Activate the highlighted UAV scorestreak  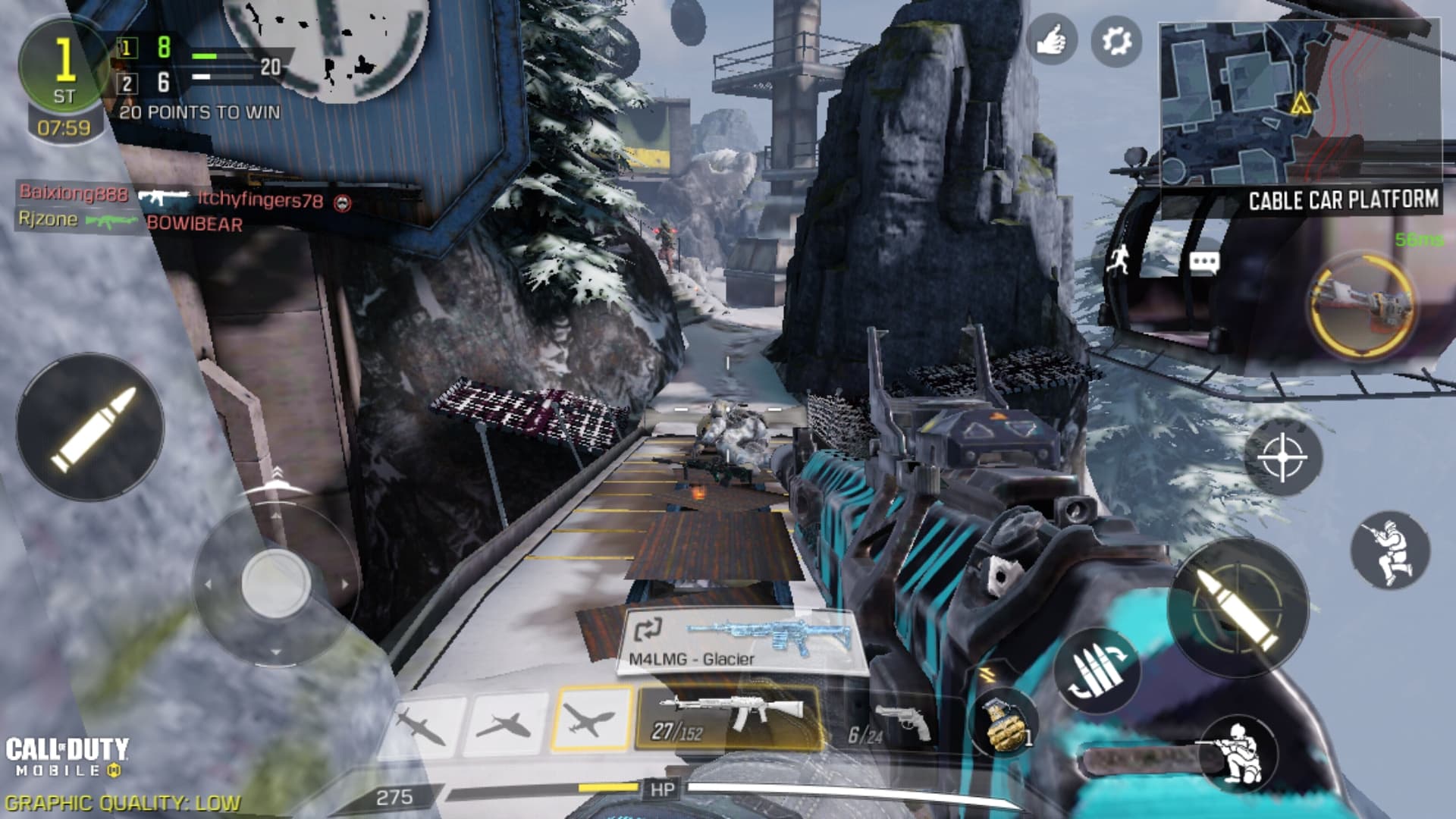(x=591, y=718)
